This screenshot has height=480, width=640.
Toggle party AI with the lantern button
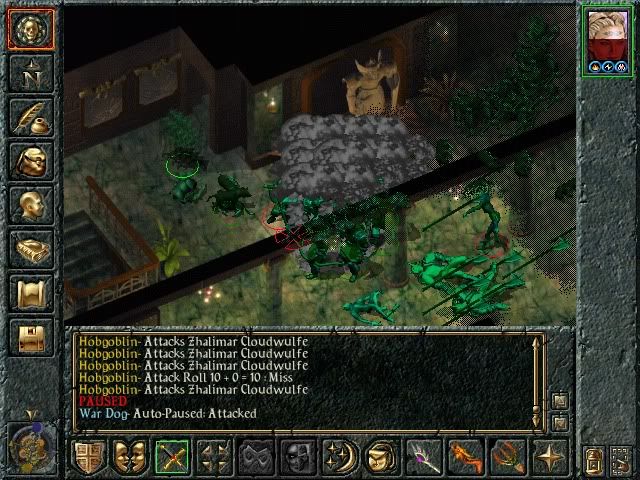593,461
